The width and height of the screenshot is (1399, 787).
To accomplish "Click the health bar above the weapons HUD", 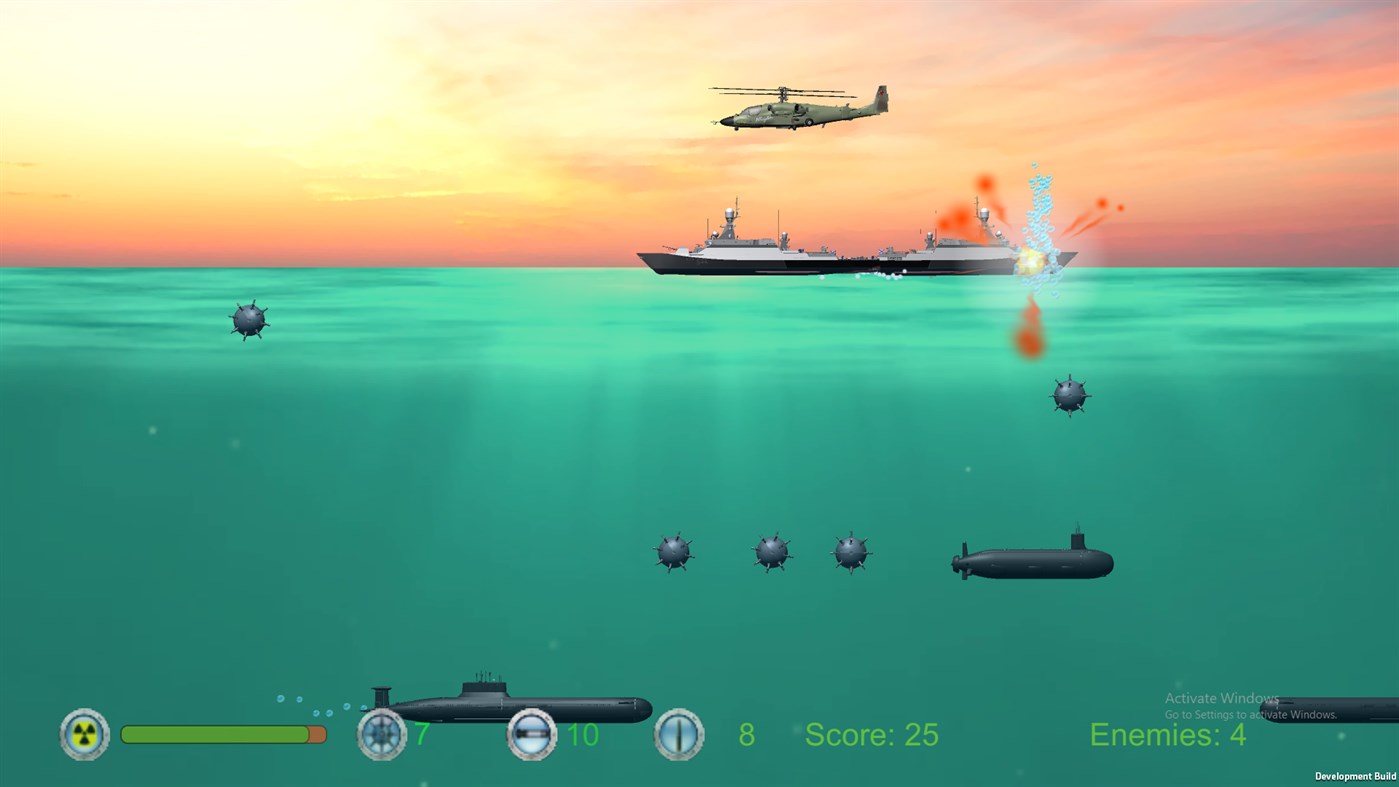I will point(222,733).
